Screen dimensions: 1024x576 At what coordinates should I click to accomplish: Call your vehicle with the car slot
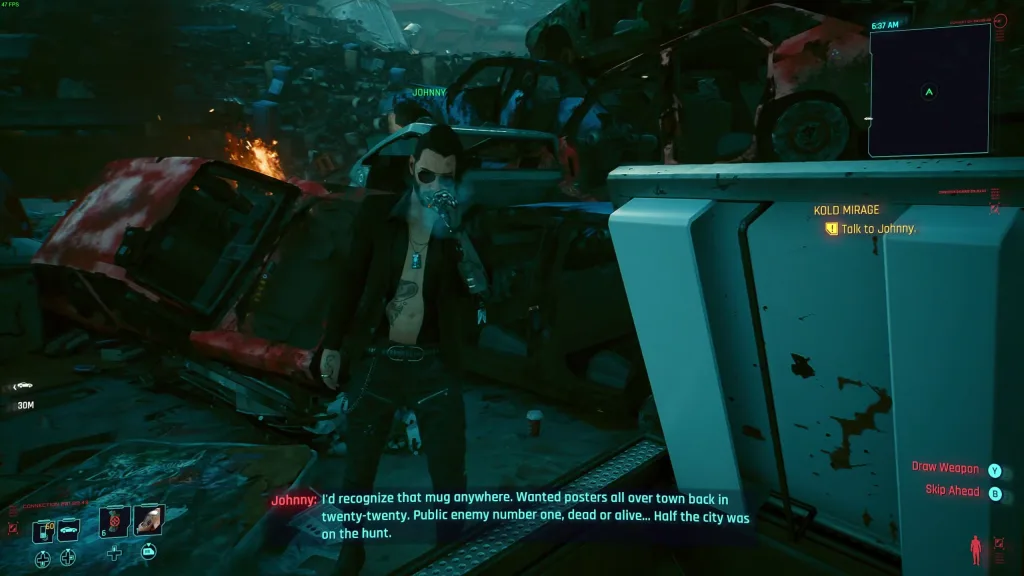(68, 531)
